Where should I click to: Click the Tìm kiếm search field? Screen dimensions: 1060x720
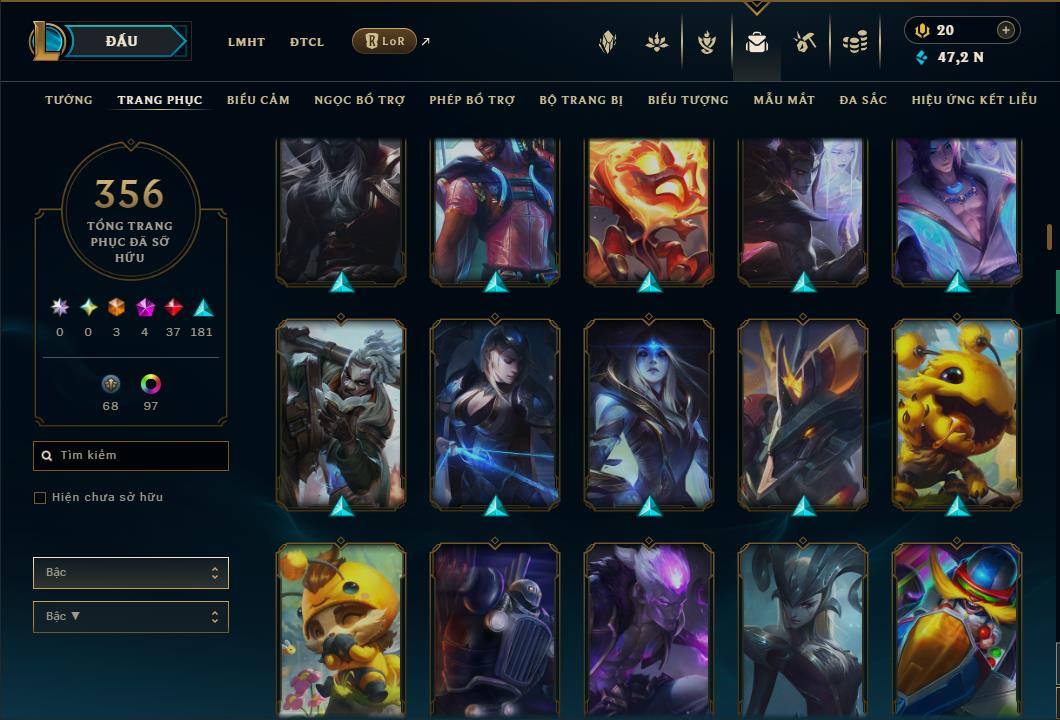pos(131,456)
